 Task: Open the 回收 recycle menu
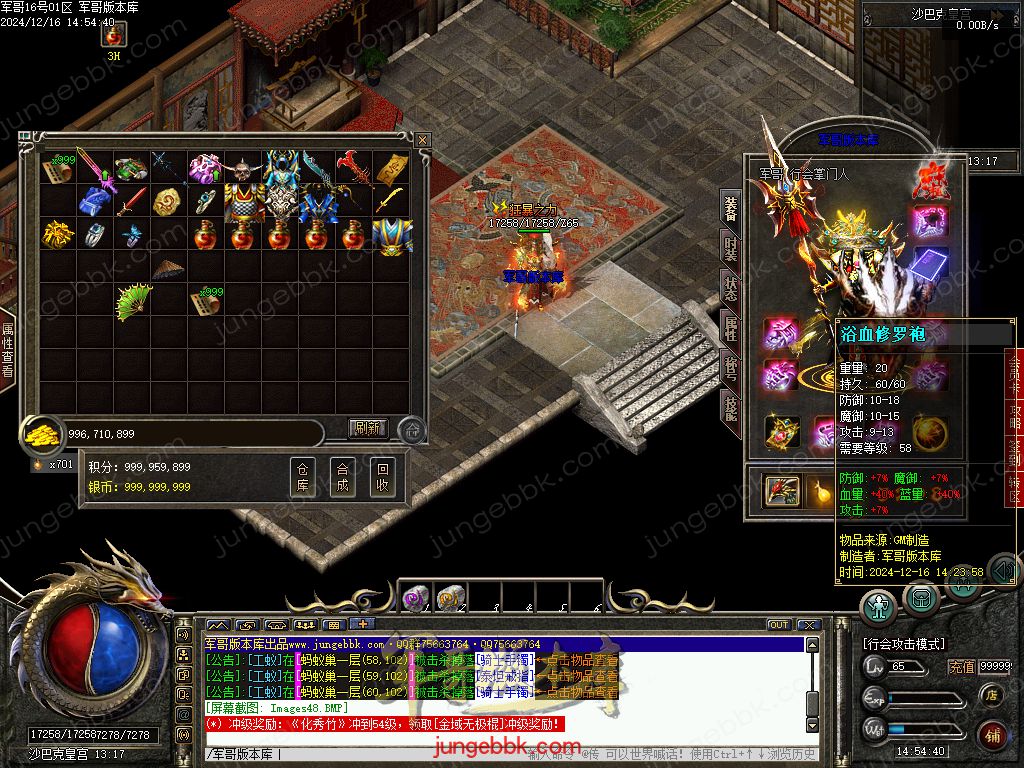(x=382, y=477)
